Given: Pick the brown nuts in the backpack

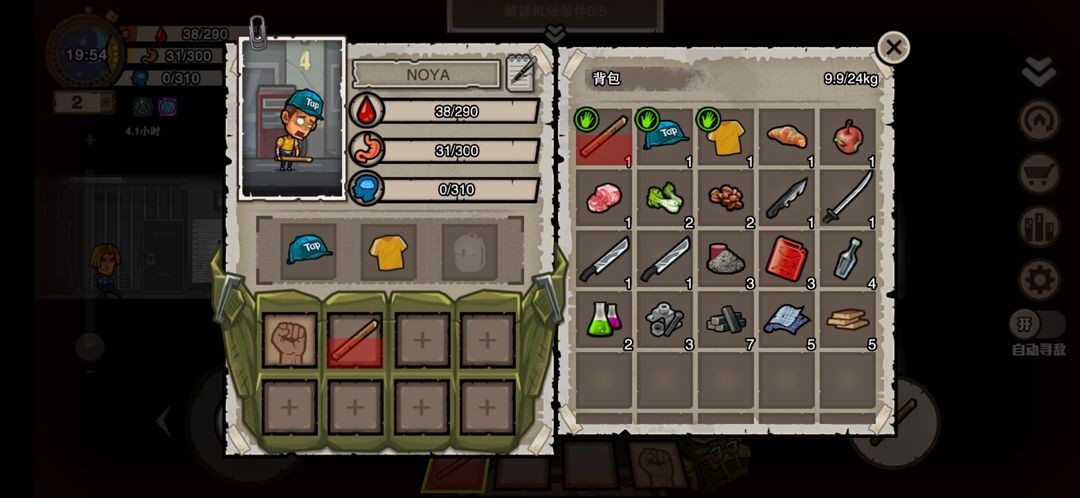Looking at the screenshot, I should 725,198.
